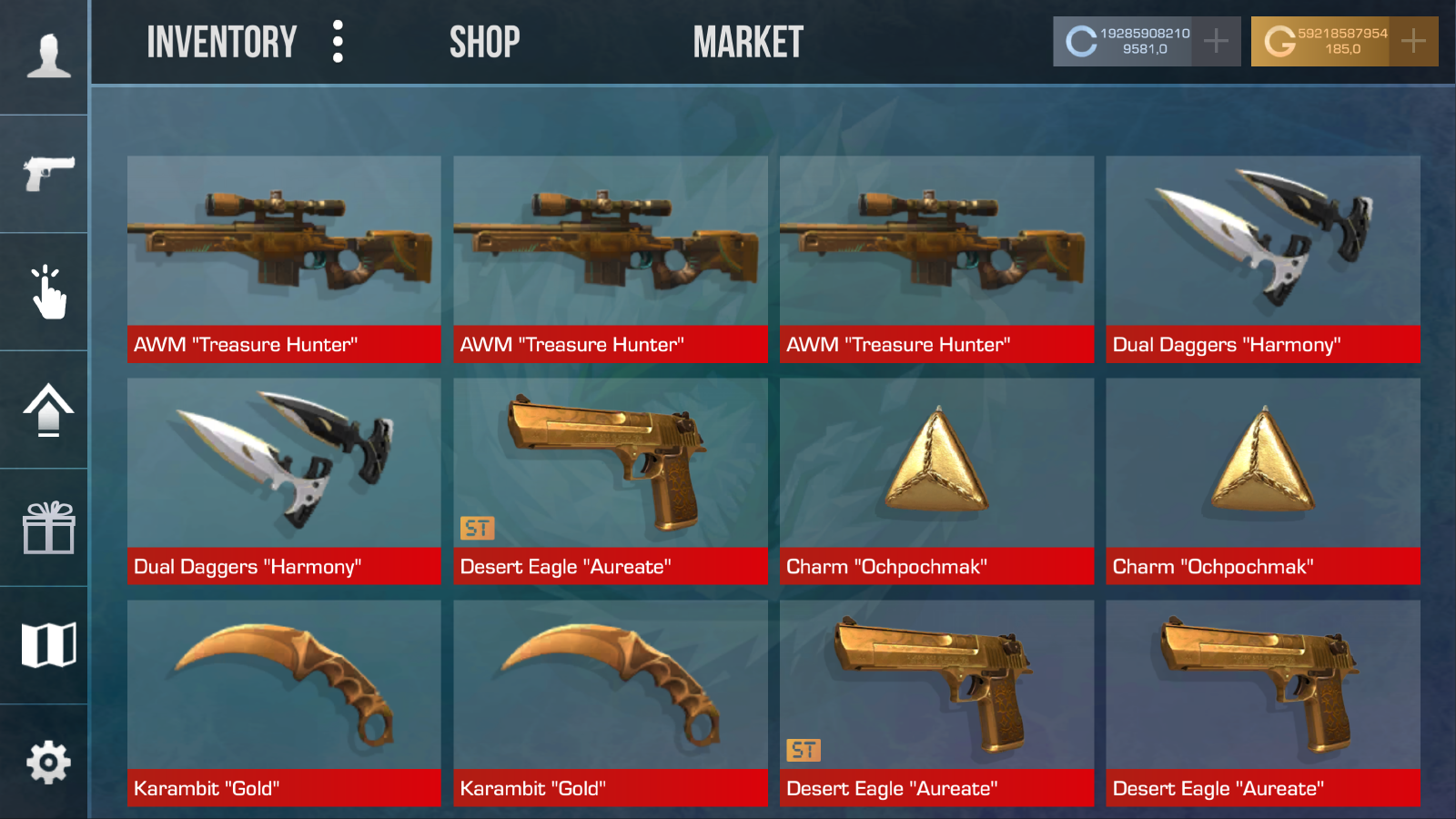Image resolution: width=1456 pixels, height=819 pixels.
Task: Open the player profile icon
Action: coord(47,55)
